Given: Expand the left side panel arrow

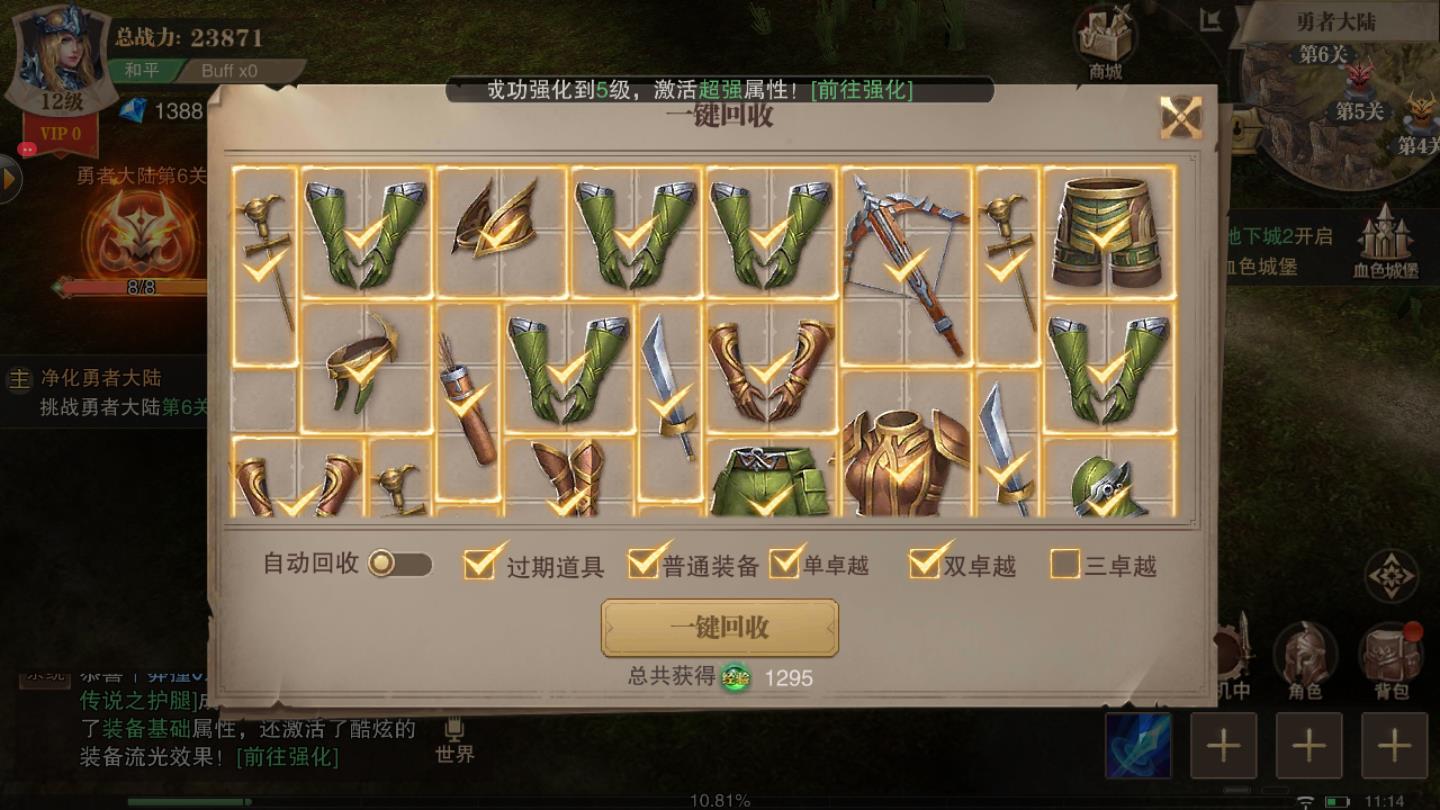Looking at the screenshot, I should (8, 180).
